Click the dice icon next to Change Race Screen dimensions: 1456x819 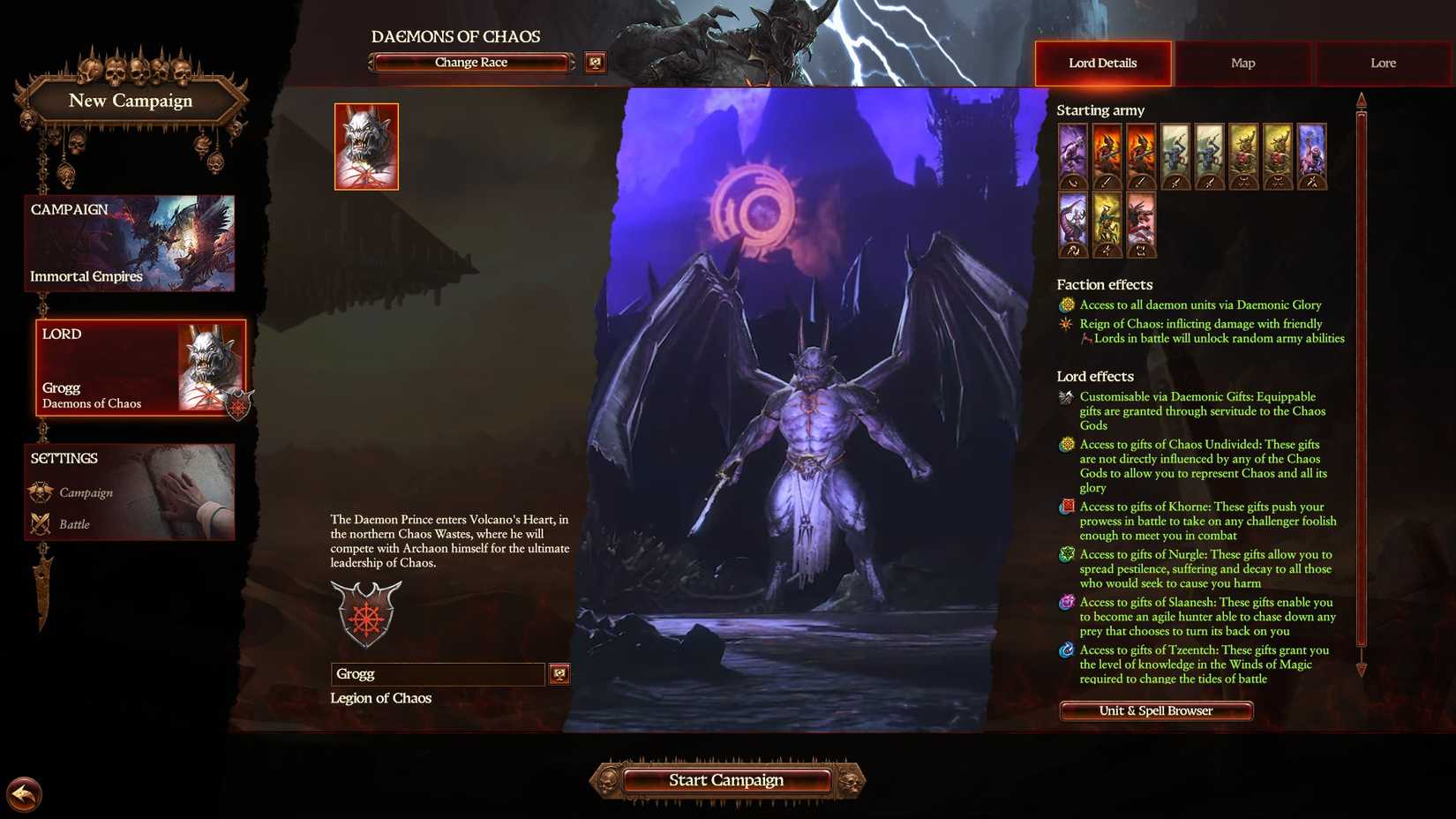[595, 63]
